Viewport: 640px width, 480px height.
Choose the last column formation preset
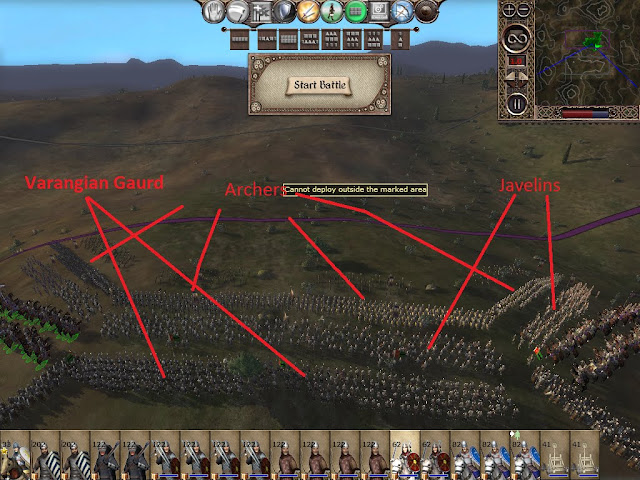pos(398,40)
